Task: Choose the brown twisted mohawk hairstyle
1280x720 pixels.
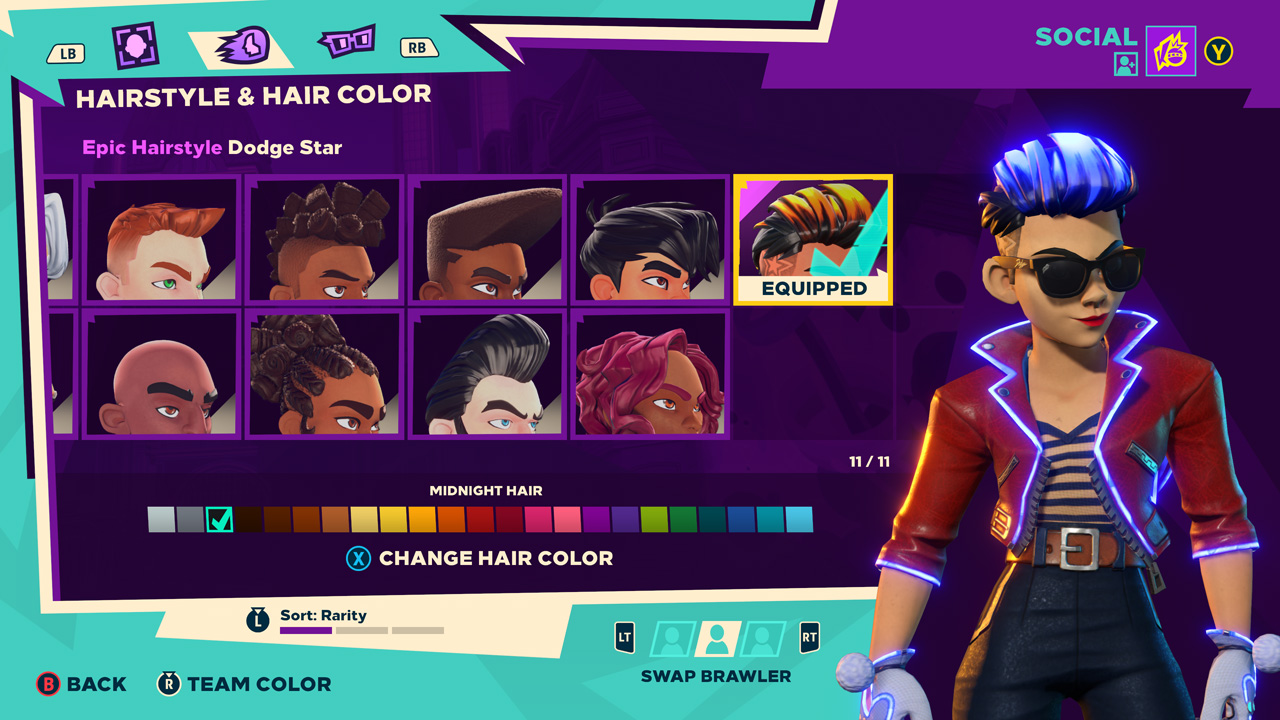Action: point(325,239)
